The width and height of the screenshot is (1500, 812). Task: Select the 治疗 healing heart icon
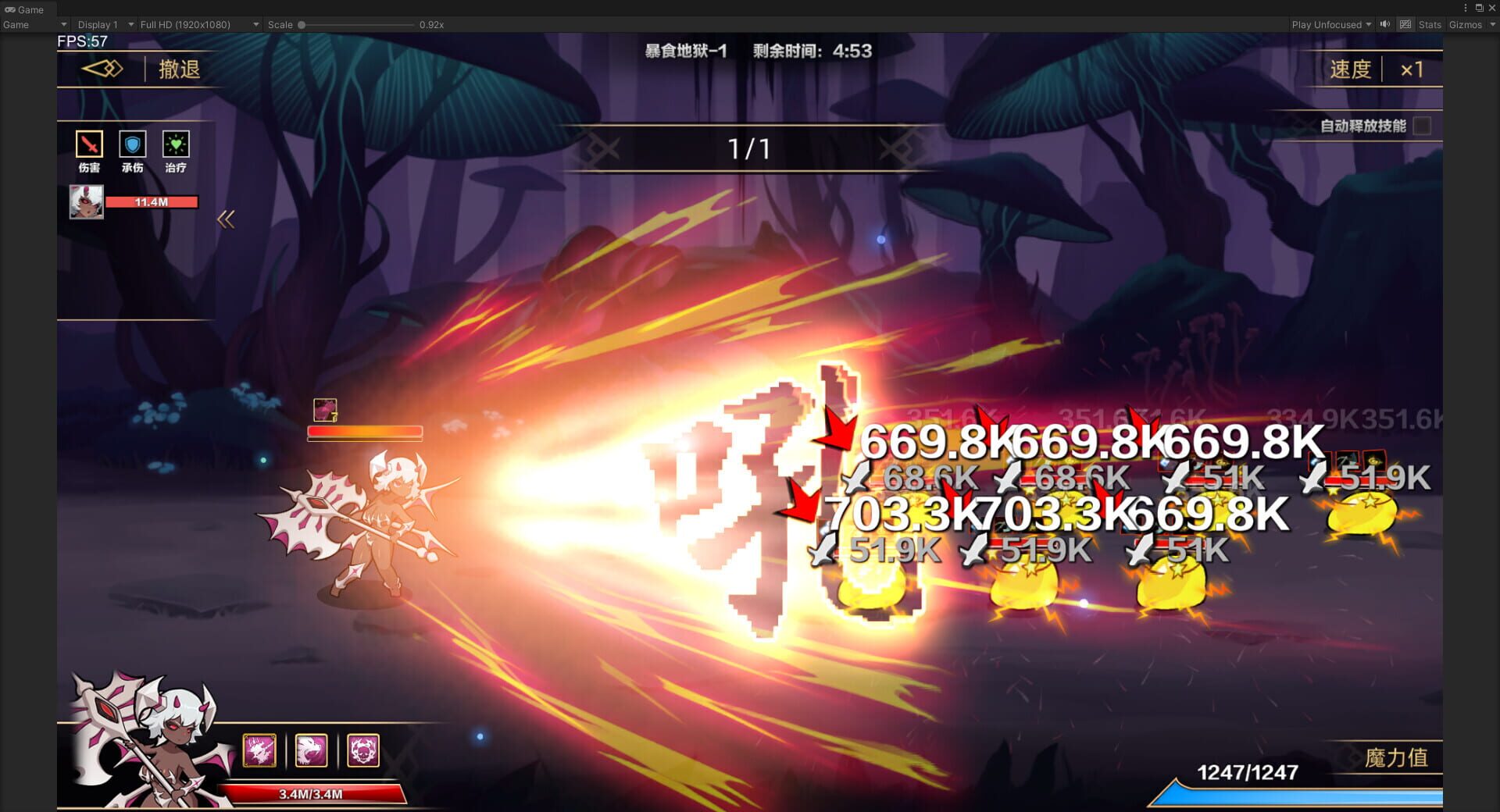coord(177,144)
